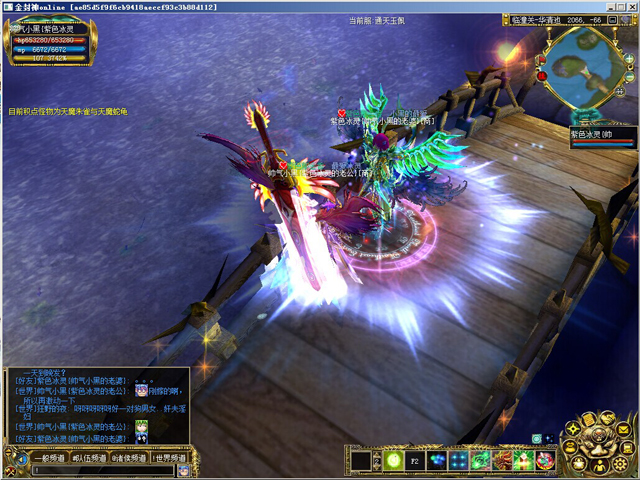Activate the four blue sparkles skill
This screenshot has width=640, height=480.
click(459, 460)
